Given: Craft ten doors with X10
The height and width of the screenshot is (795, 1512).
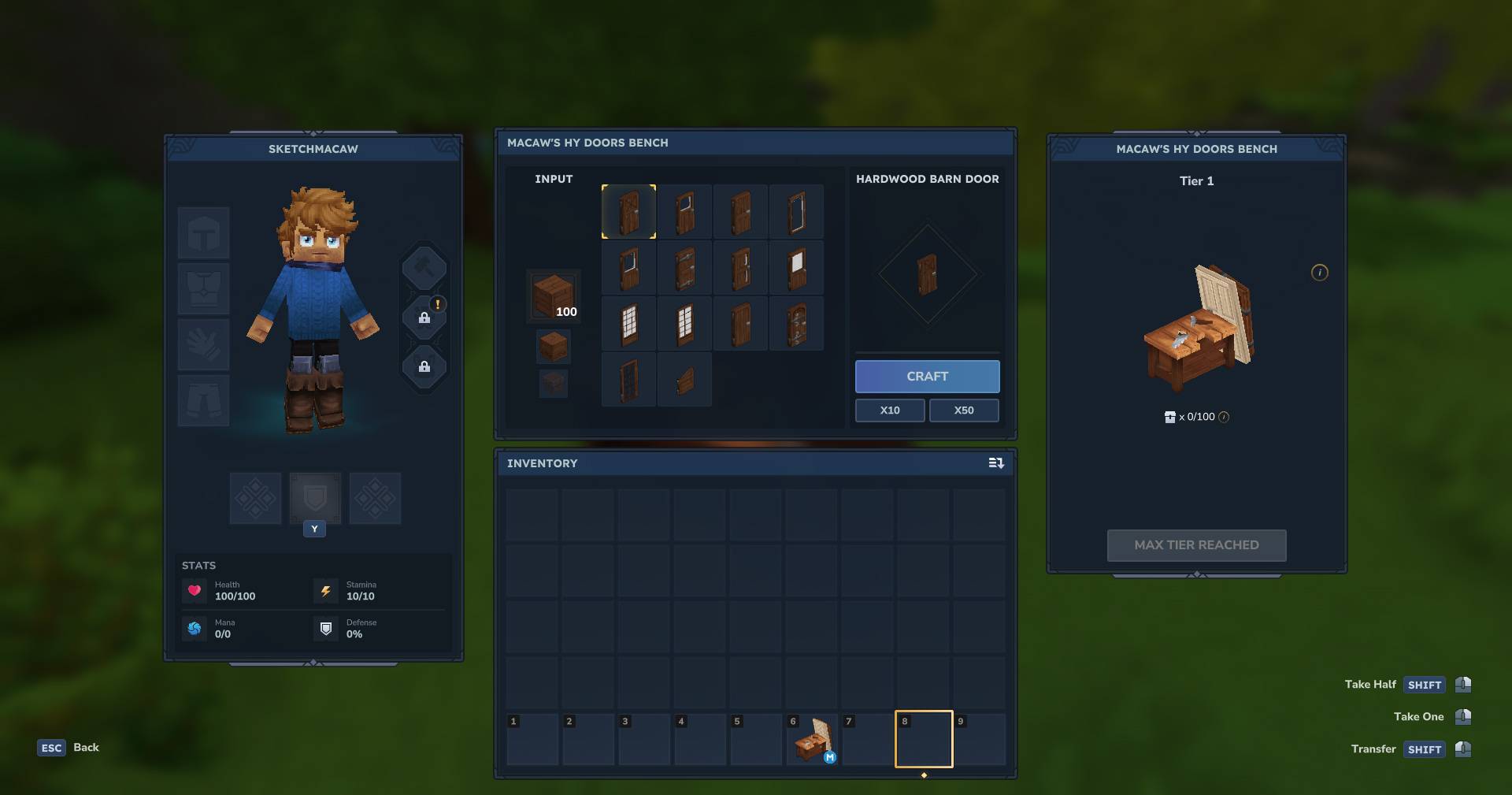Looking at the screenshot, I should pos(890,411).
